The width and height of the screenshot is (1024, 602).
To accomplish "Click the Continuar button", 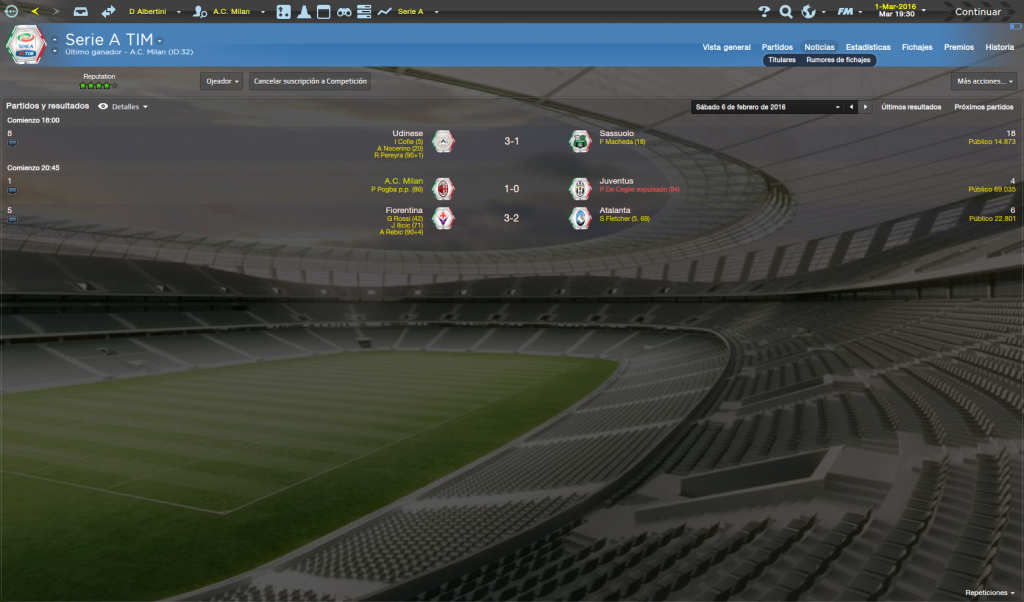I will [x=977, y=12].
